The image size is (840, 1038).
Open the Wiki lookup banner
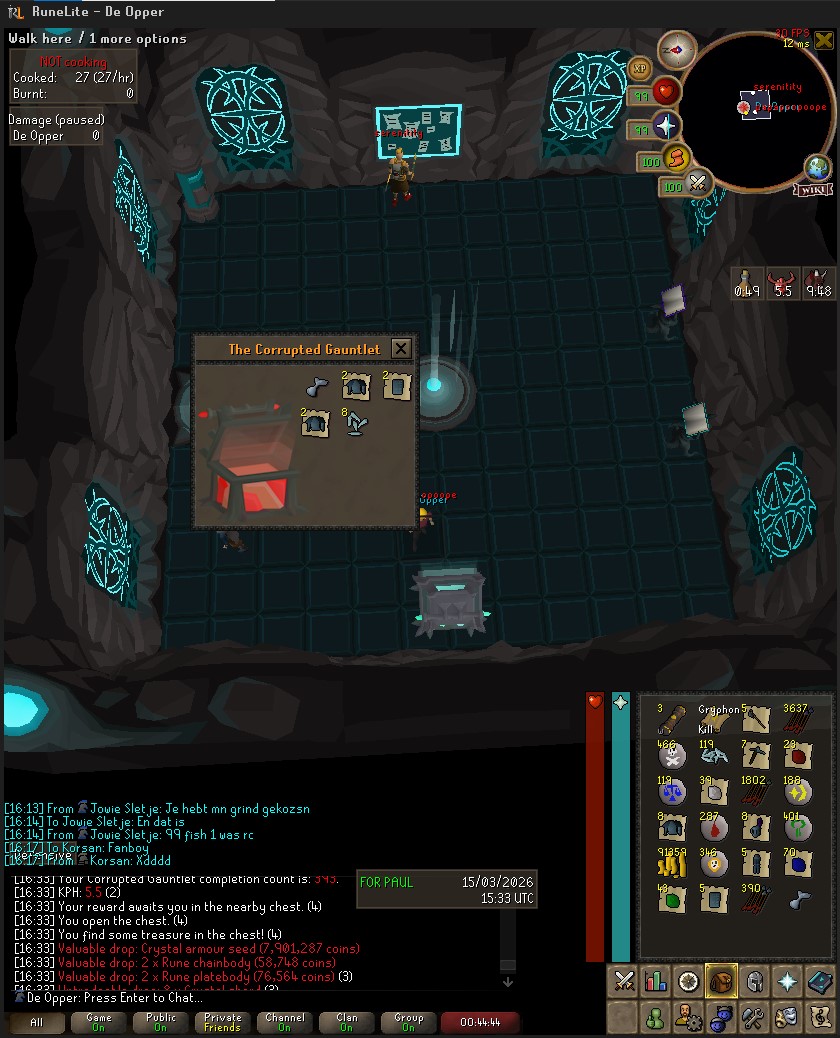click(812, 190)
